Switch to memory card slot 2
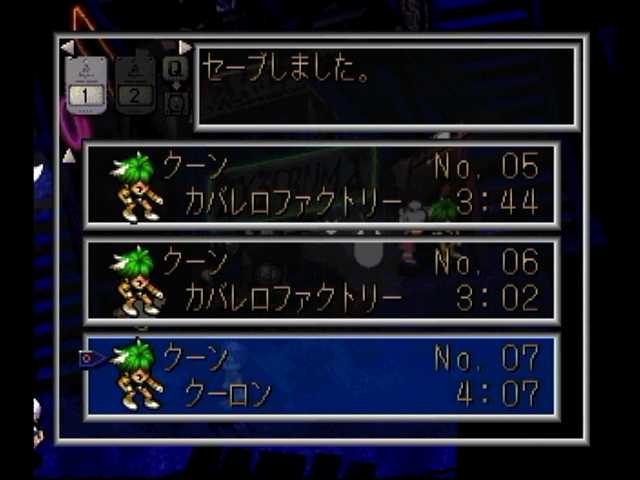The image size is (640, 480). [x=135, y=85]
